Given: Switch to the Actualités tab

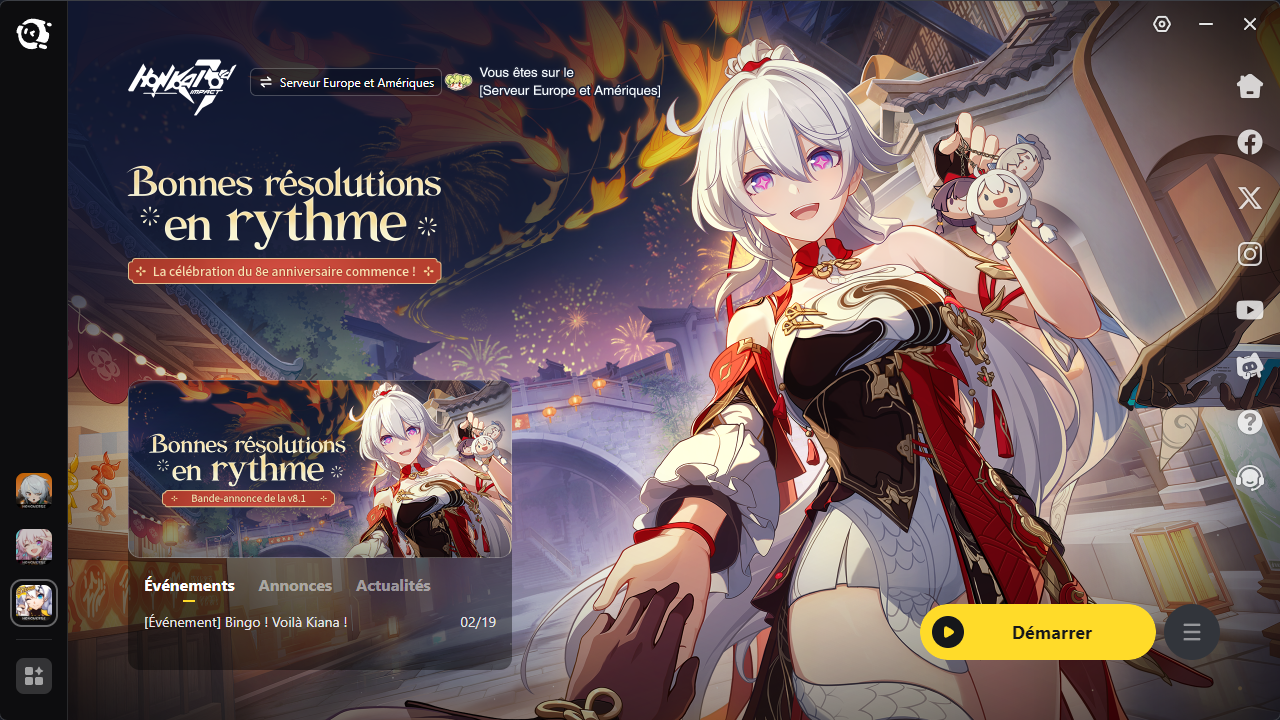Looking at the screenshot, I should 393,586.
